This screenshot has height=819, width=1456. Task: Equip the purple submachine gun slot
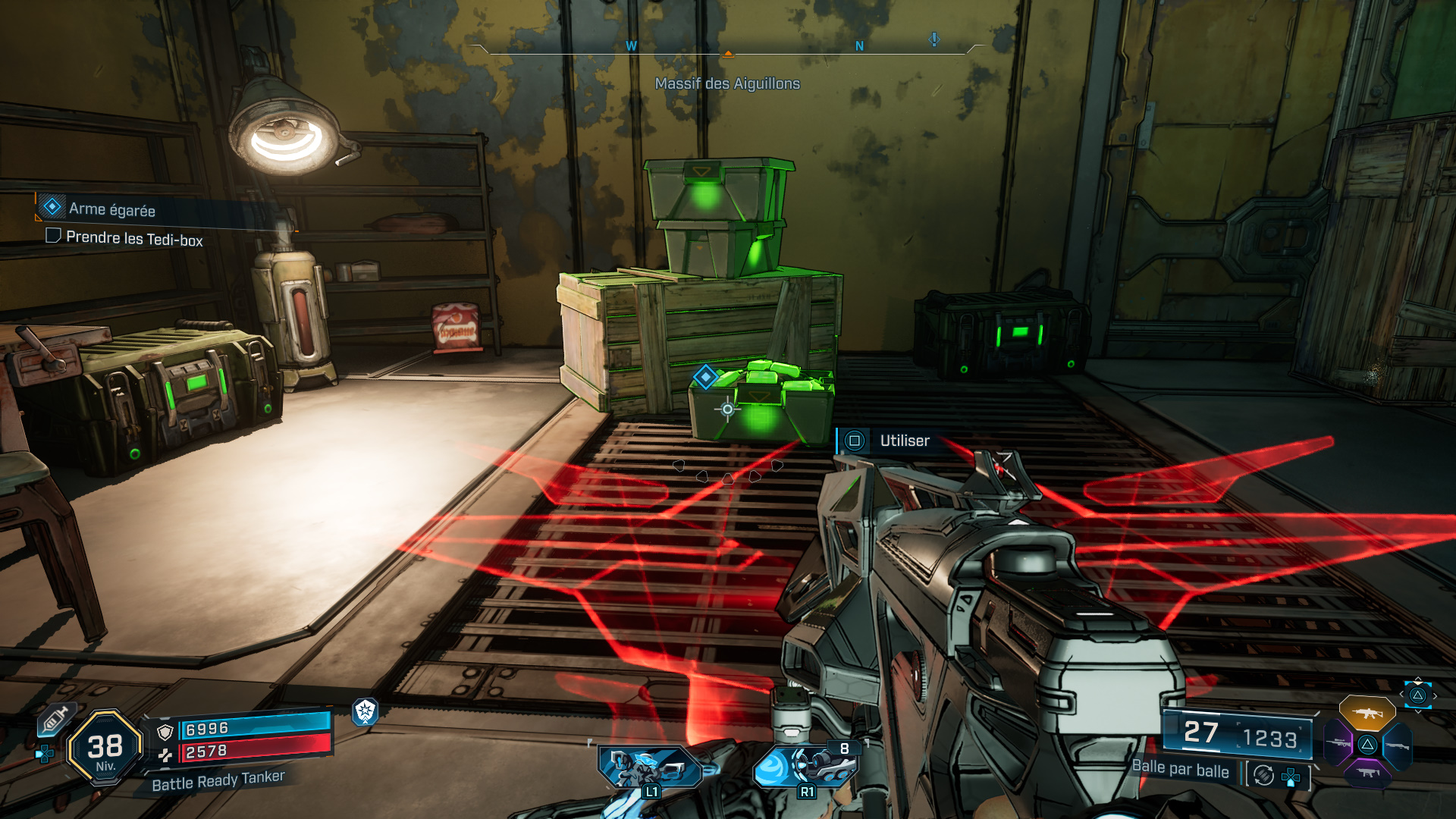[x=1367, y=773]
